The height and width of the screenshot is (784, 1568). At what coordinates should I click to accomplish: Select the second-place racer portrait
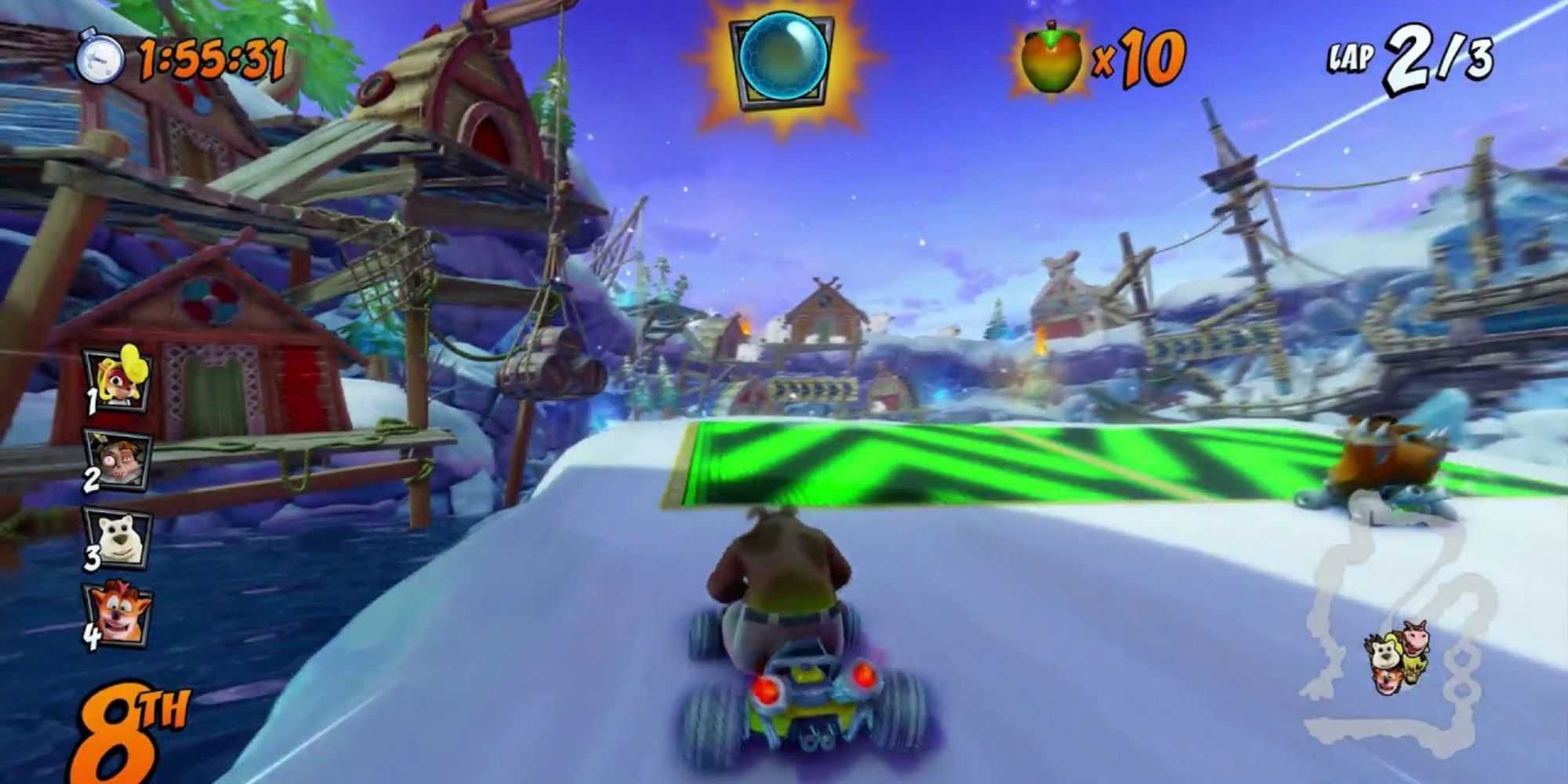(x=118, y=460)
